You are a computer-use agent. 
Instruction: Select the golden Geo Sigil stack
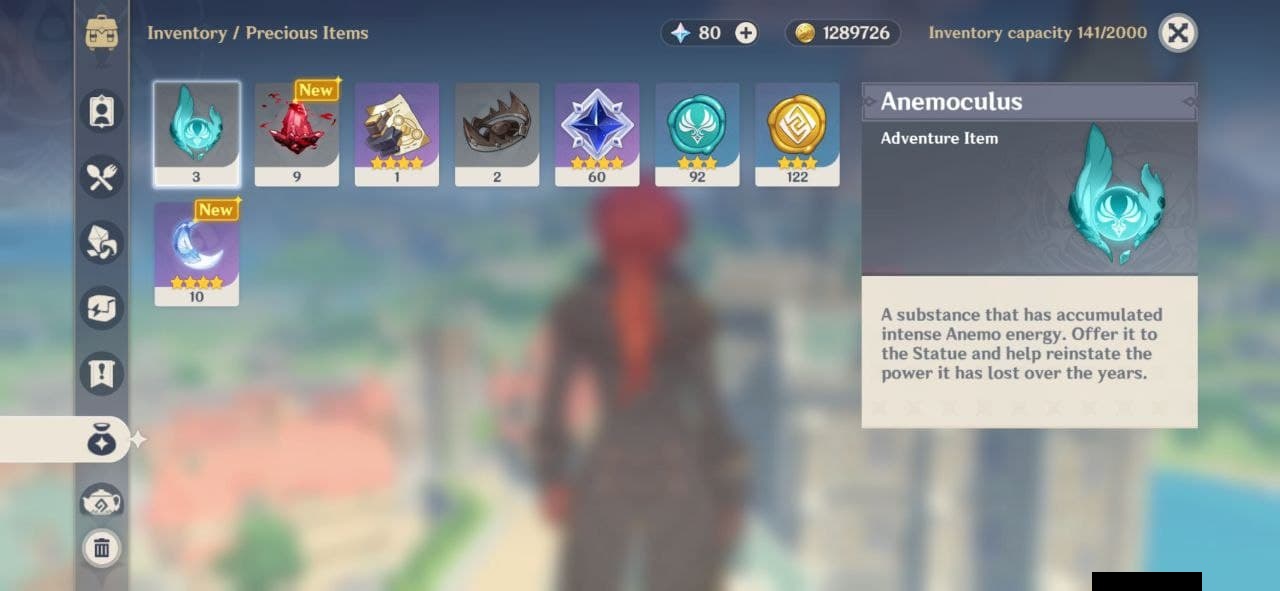(797, 134)
